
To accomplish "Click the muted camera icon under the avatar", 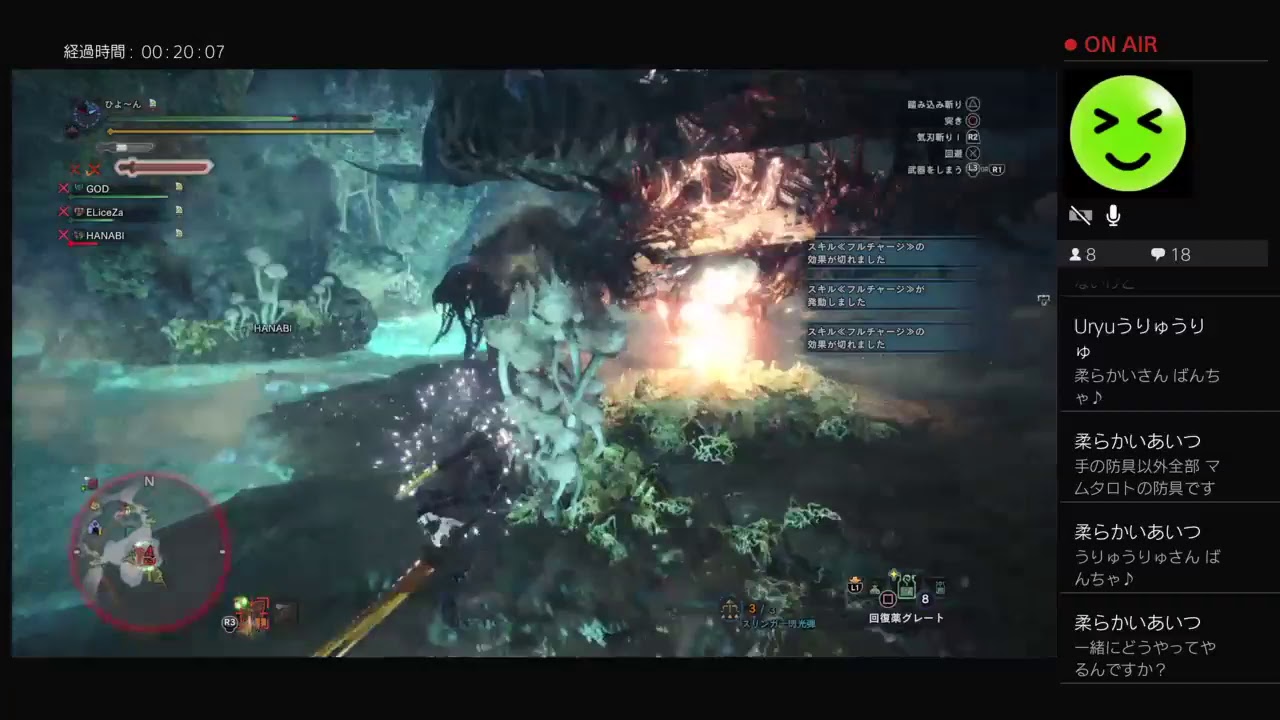I will coord(1081,214).
